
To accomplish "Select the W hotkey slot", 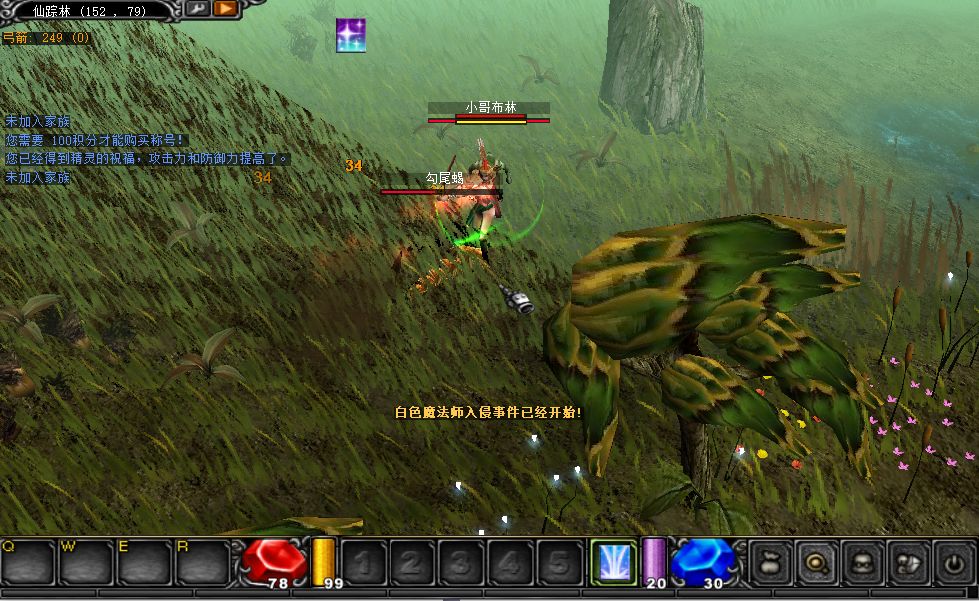I will [86, 562].
